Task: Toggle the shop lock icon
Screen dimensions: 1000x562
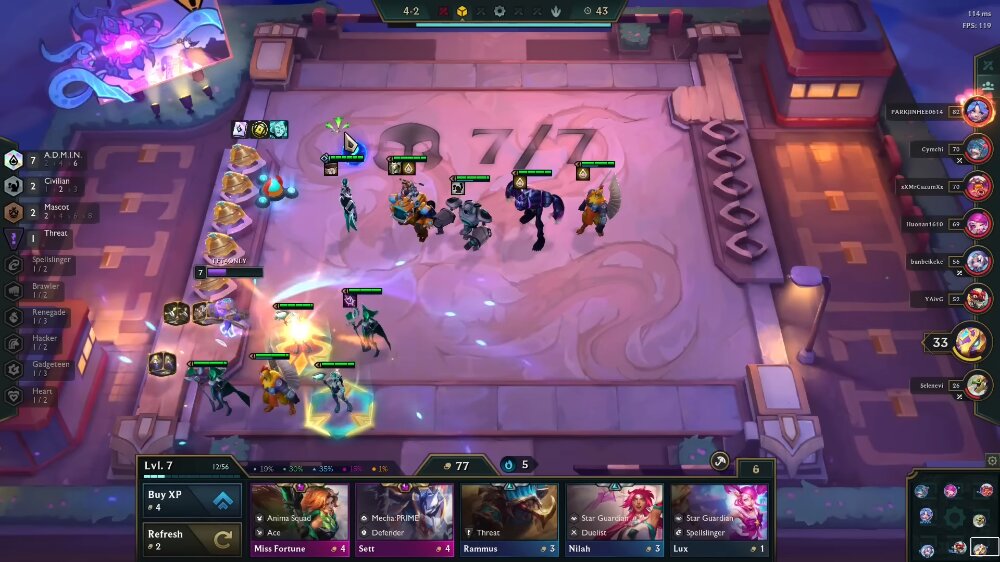Action: (718, 462)
